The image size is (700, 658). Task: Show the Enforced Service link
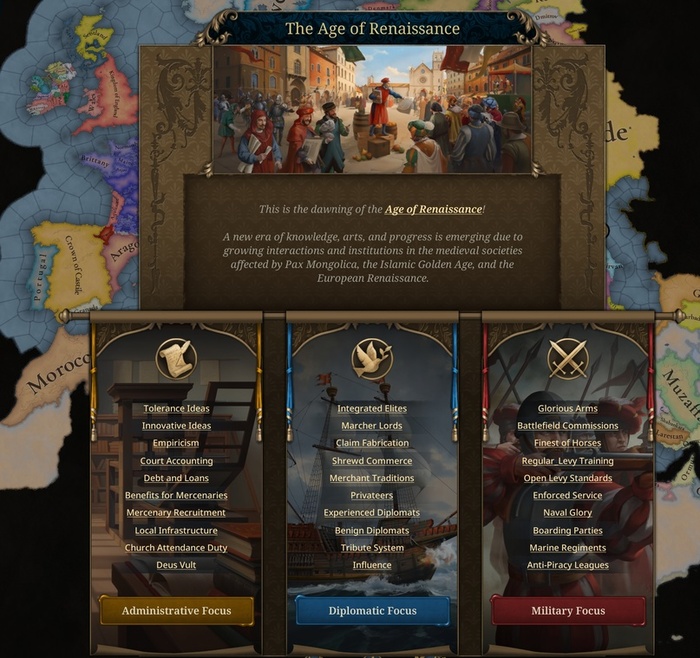[567, 495]
